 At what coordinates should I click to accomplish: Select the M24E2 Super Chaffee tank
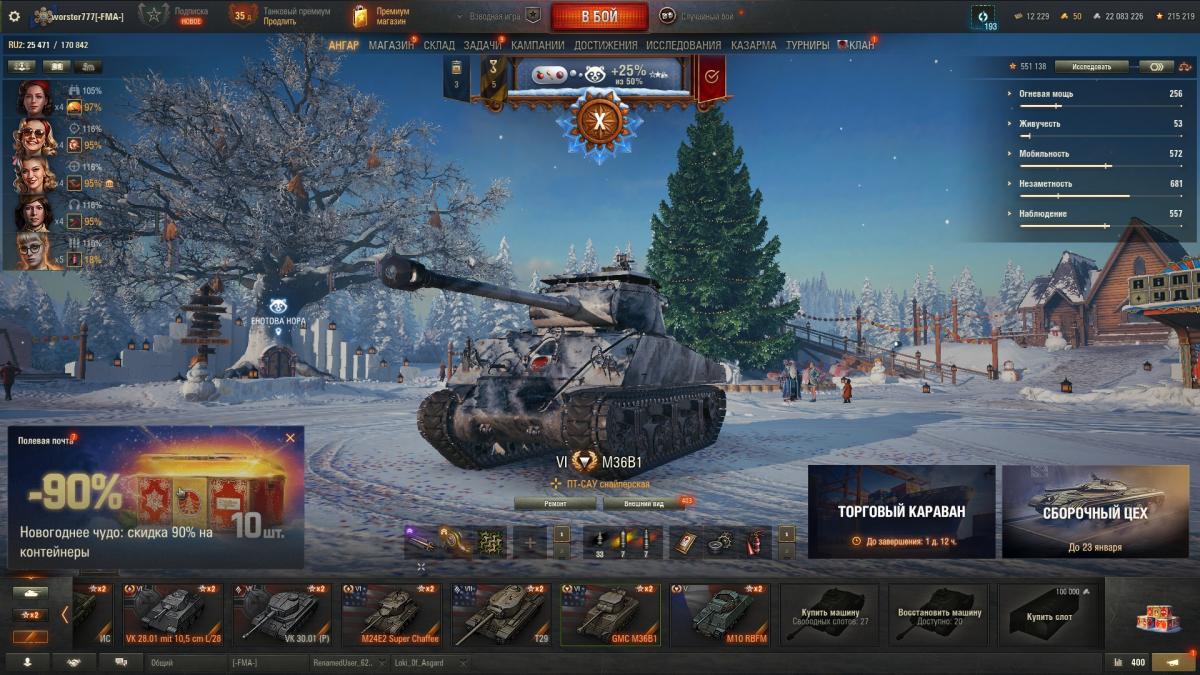[391, 615]
